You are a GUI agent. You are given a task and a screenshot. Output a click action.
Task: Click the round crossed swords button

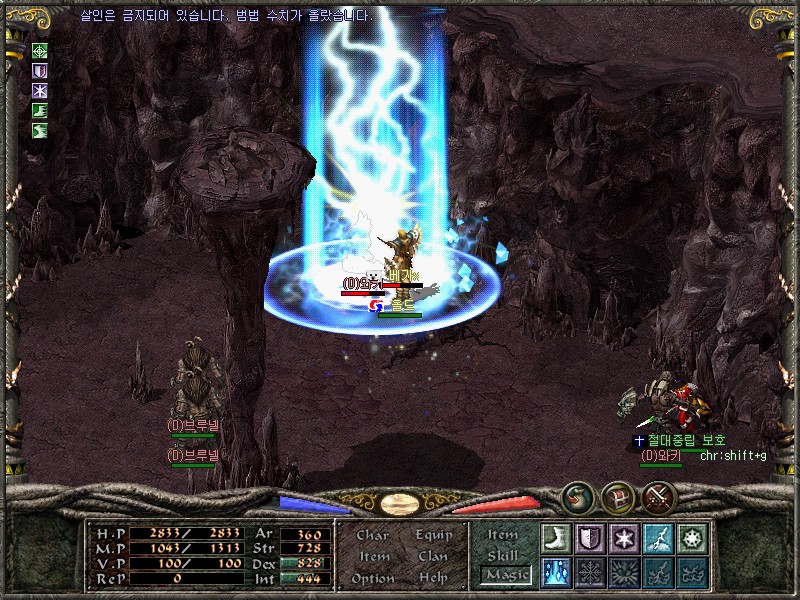659,496
